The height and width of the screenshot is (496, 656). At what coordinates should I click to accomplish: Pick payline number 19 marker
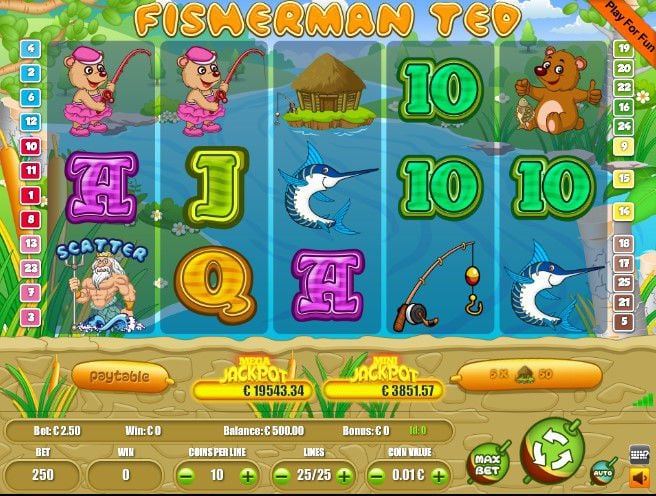pos(624,48)
